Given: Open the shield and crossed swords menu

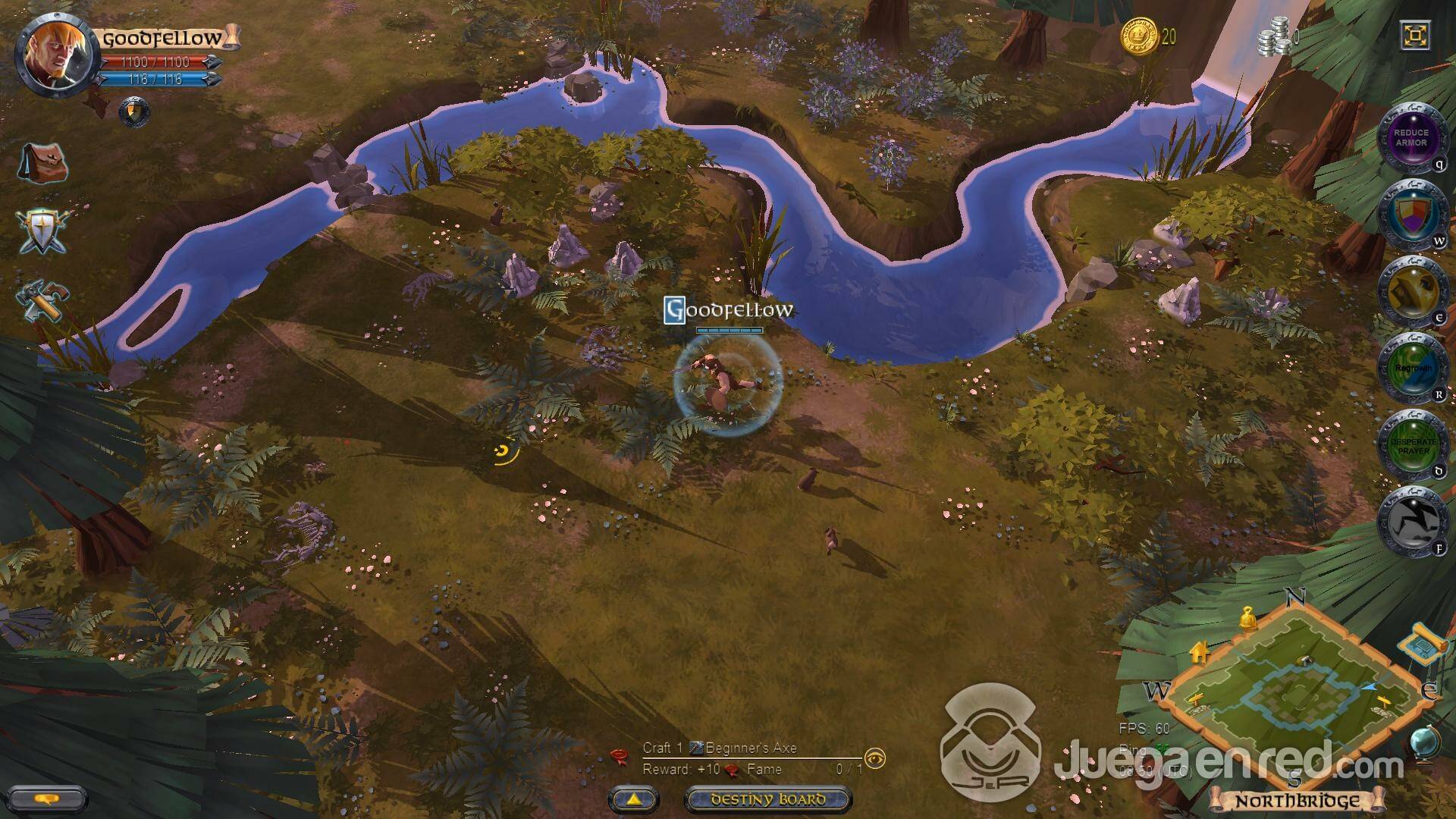Looking at the screenshot, I should [43, 230].
